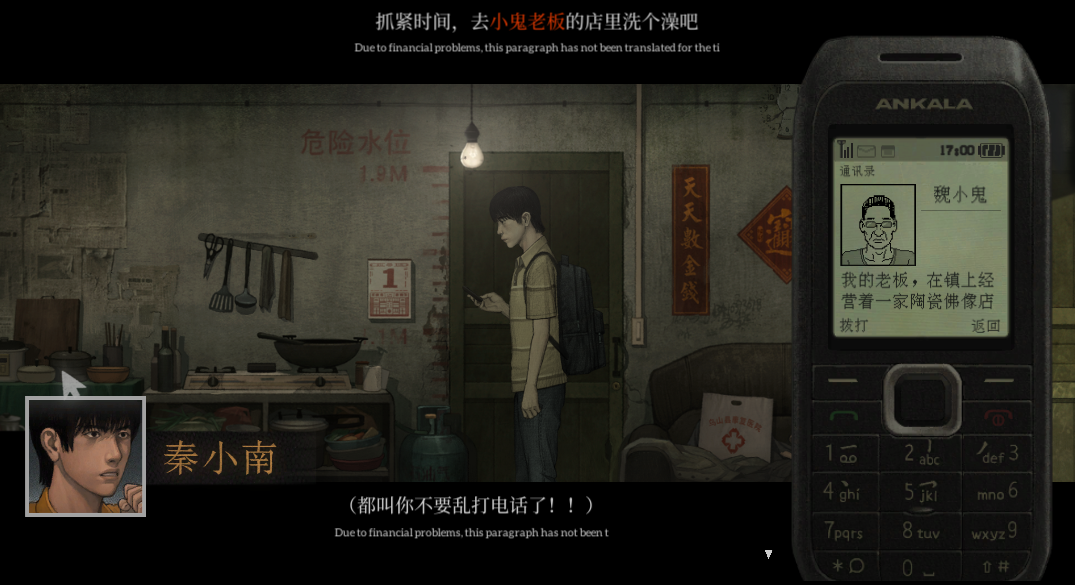The image size is (1075, 585).
Task: Click the phone's square navigation pad
Action: tap(921, 397)
